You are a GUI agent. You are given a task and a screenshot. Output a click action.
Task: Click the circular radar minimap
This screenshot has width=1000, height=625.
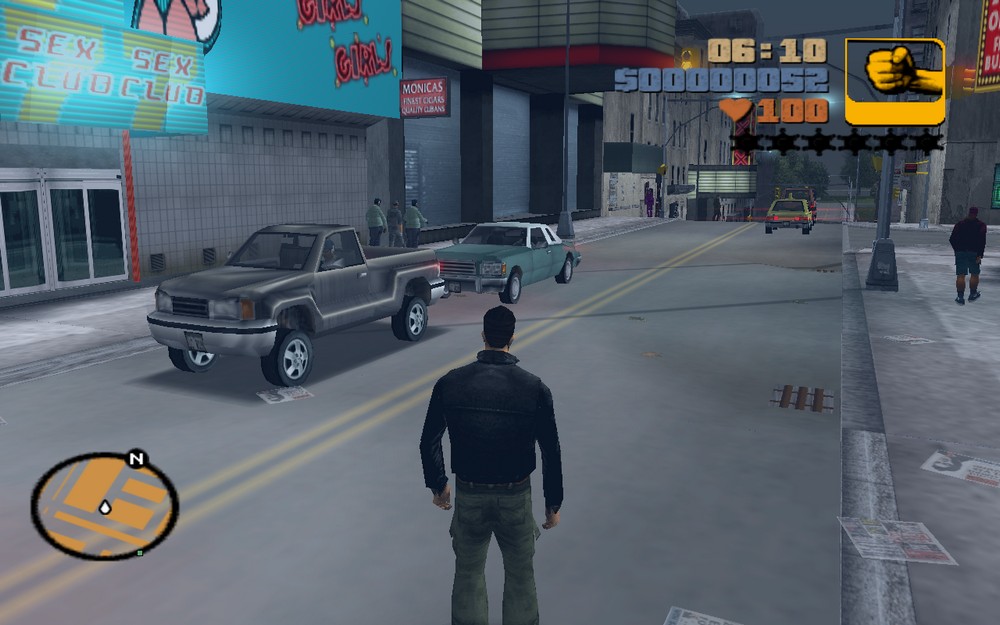[x=104, y=506]
